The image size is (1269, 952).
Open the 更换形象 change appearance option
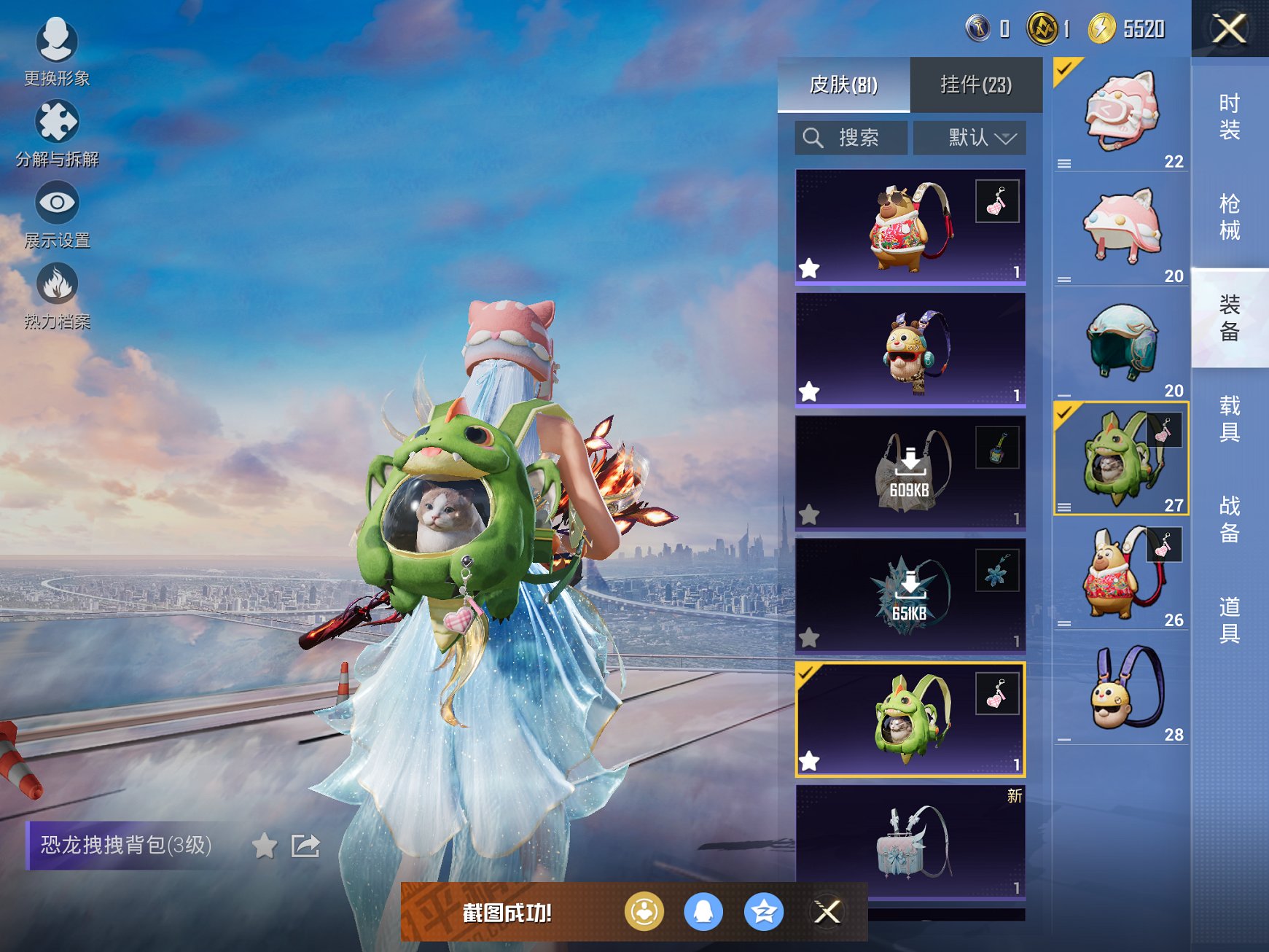[x=57, y=51]
